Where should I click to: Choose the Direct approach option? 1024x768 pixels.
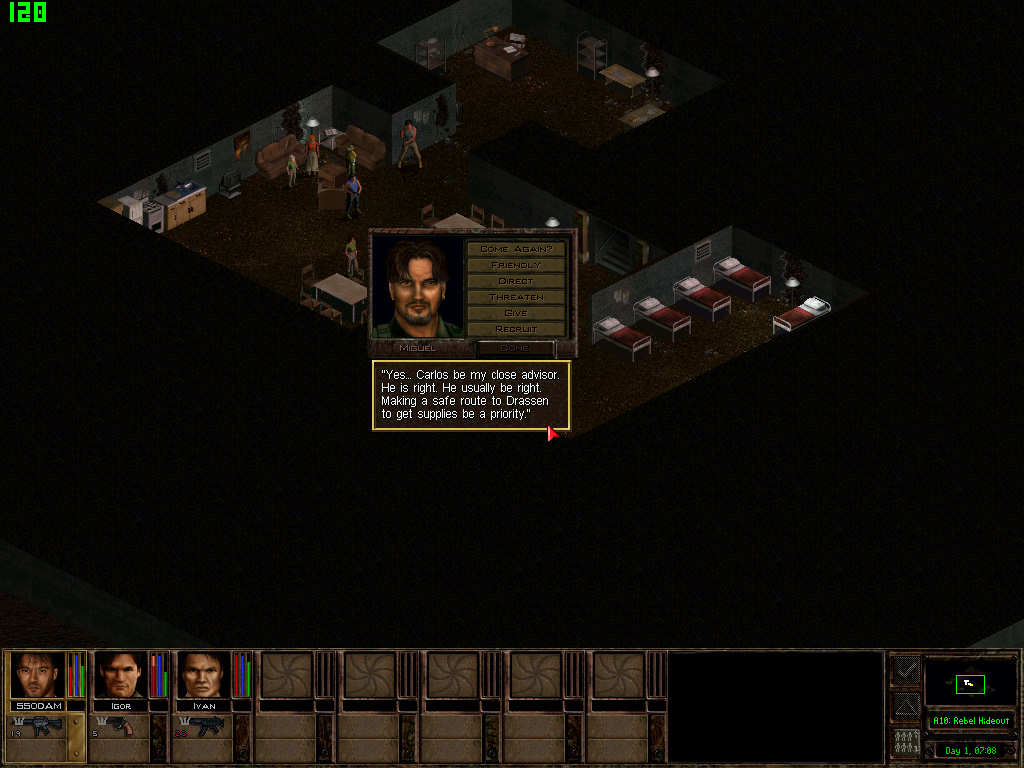[x=516, y=281]
